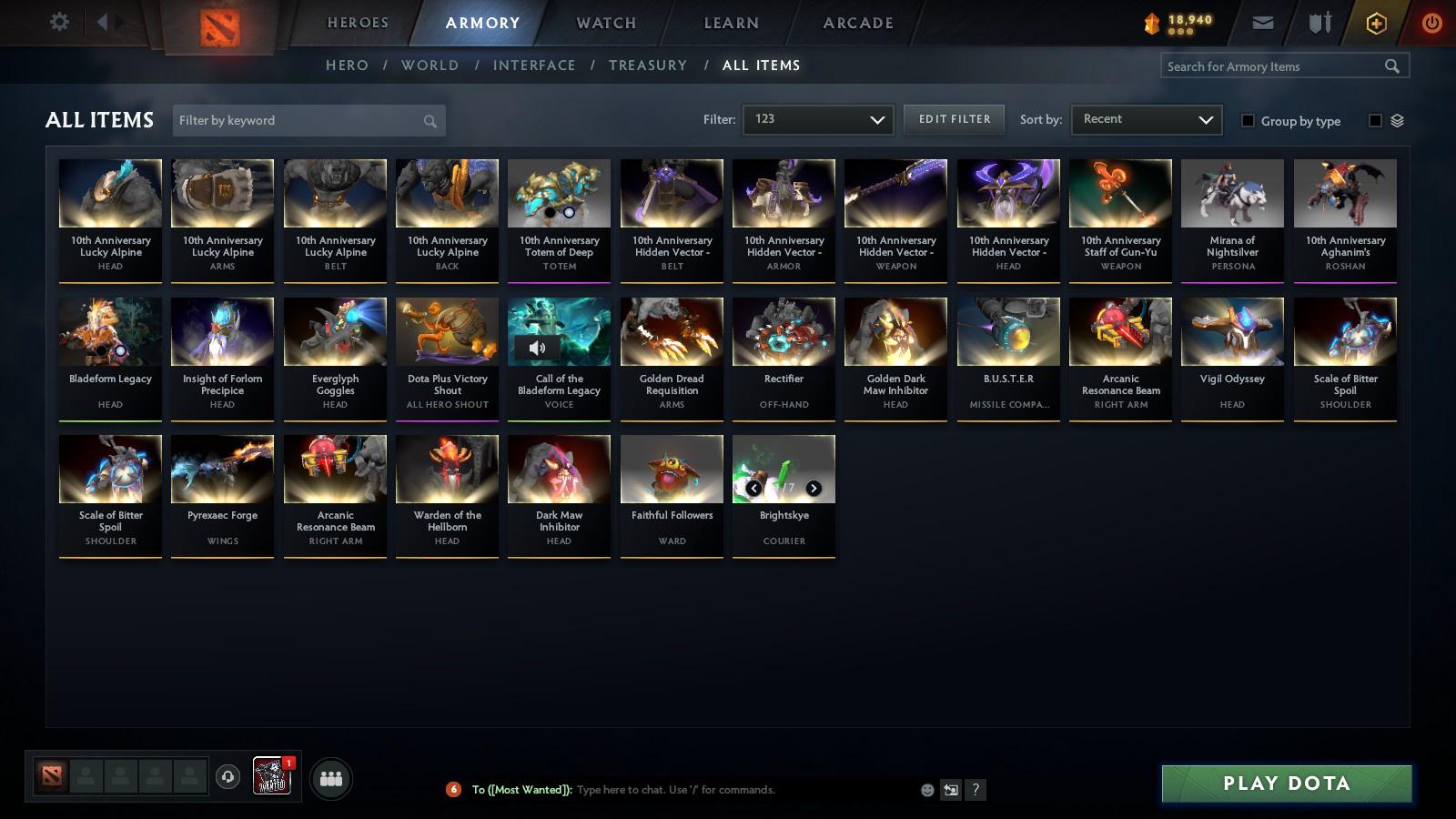Click the question mark help icon
Image resolution: width=1456 pixels, height=819 pixels.
tap(974, 790)
